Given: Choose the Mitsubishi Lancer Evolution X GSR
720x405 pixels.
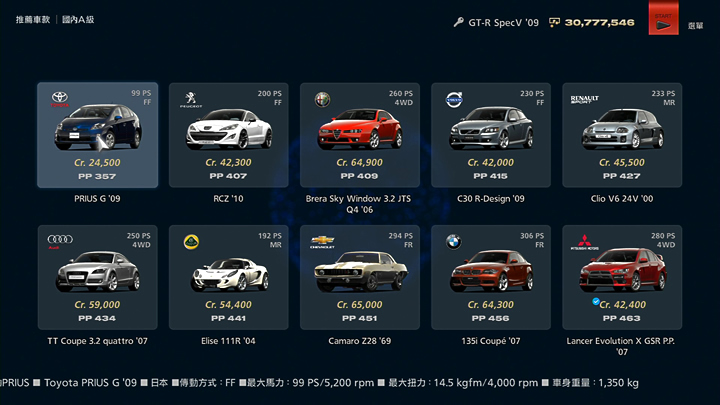Looking at the screenshot, I should (x=621, y=278).
